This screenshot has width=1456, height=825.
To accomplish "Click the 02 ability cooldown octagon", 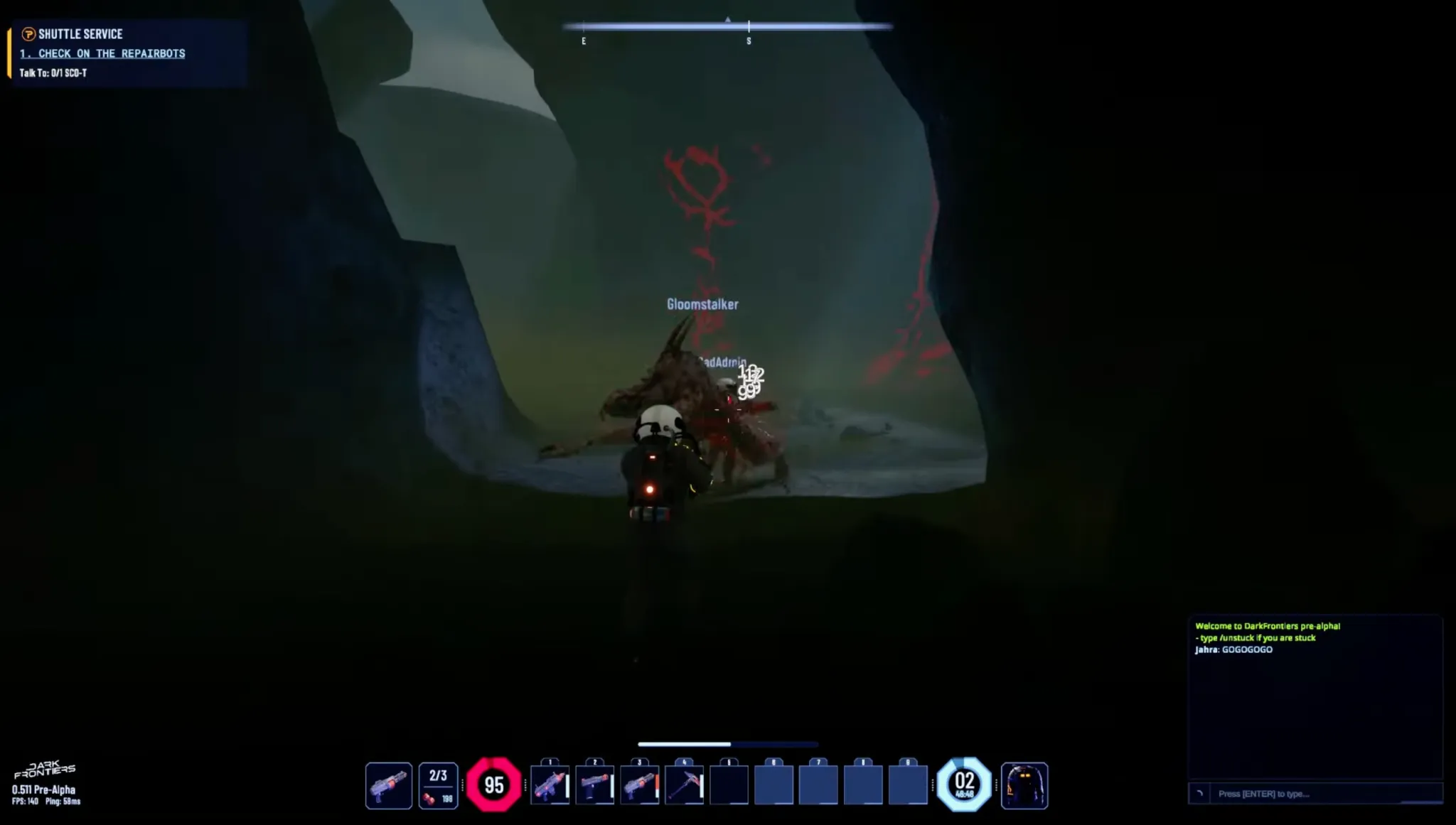I will pyautogui.click(x=965, y=783).
